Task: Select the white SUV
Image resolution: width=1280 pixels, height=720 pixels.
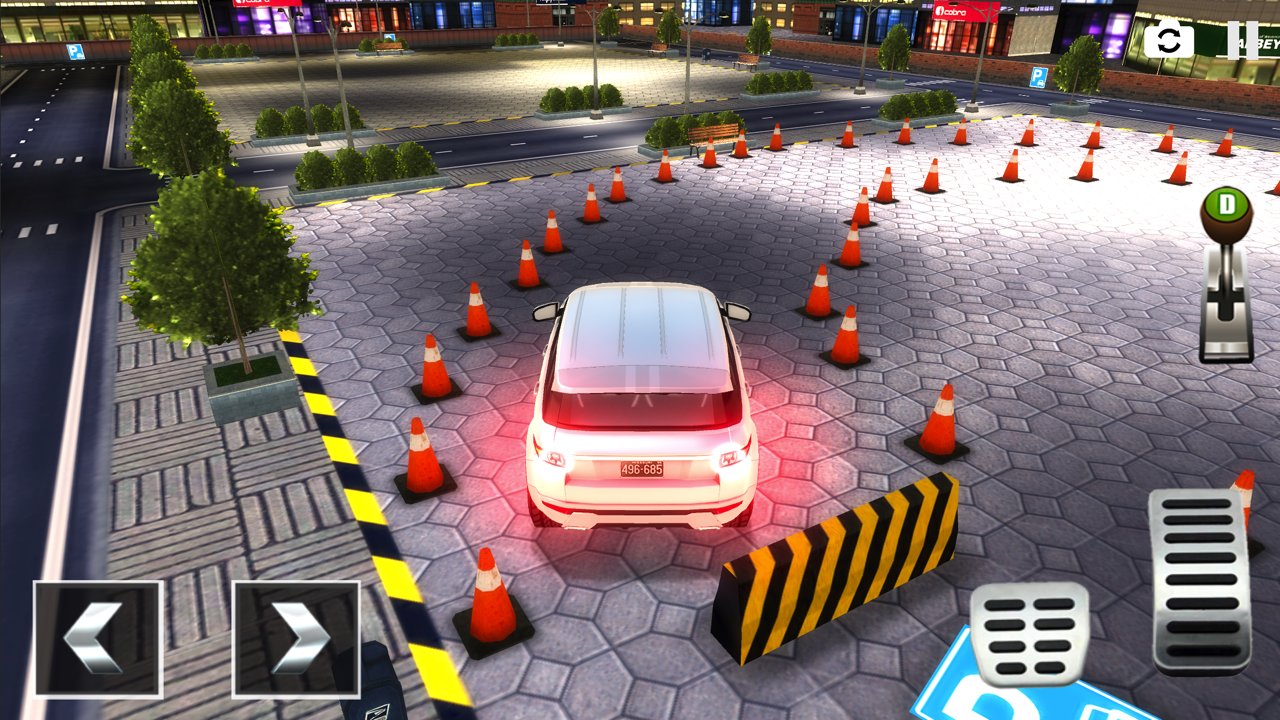Action: [x=640, y=410]
